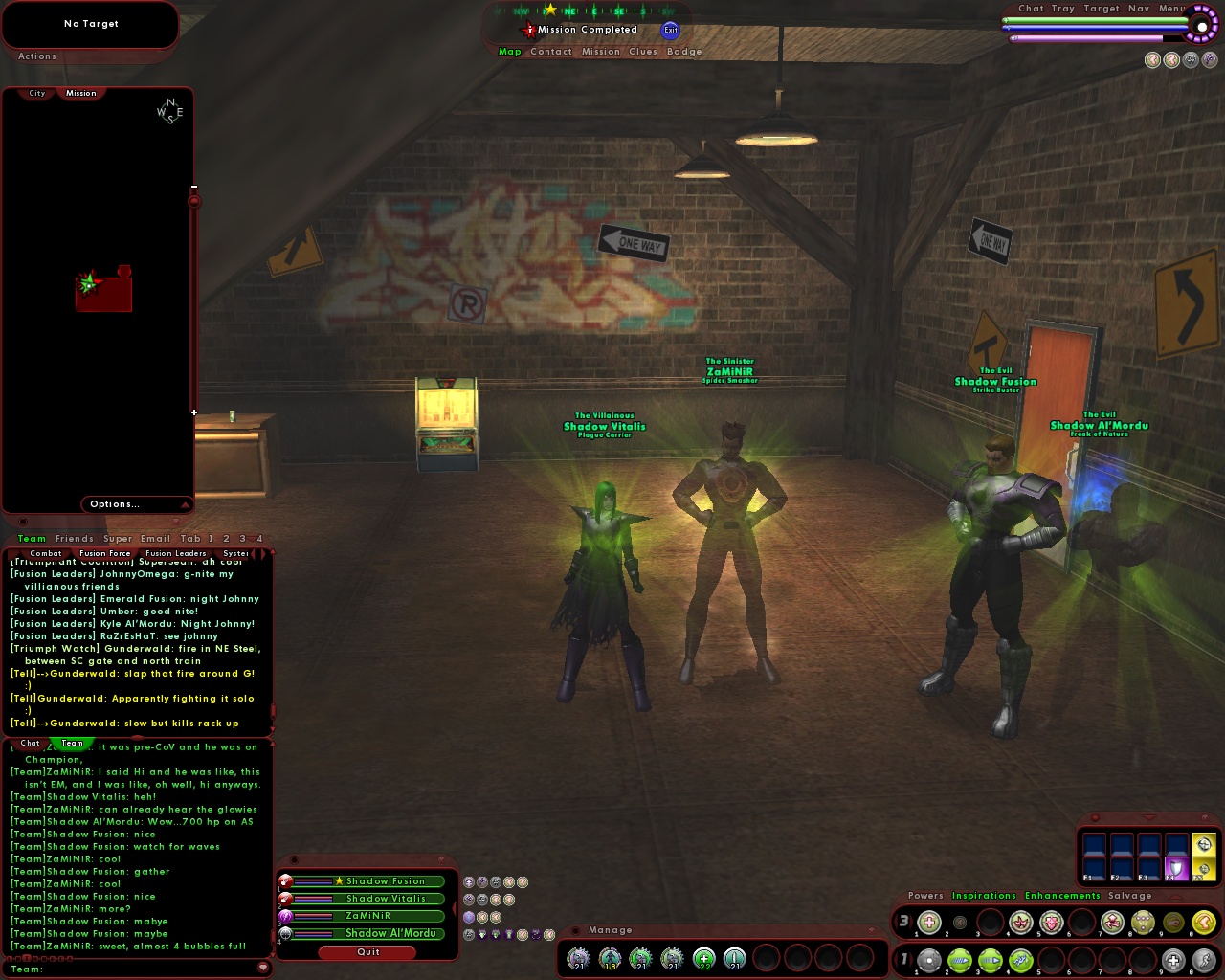Expand the Menu item on the top bar

pyautogui.click(x=1171, y=9)
